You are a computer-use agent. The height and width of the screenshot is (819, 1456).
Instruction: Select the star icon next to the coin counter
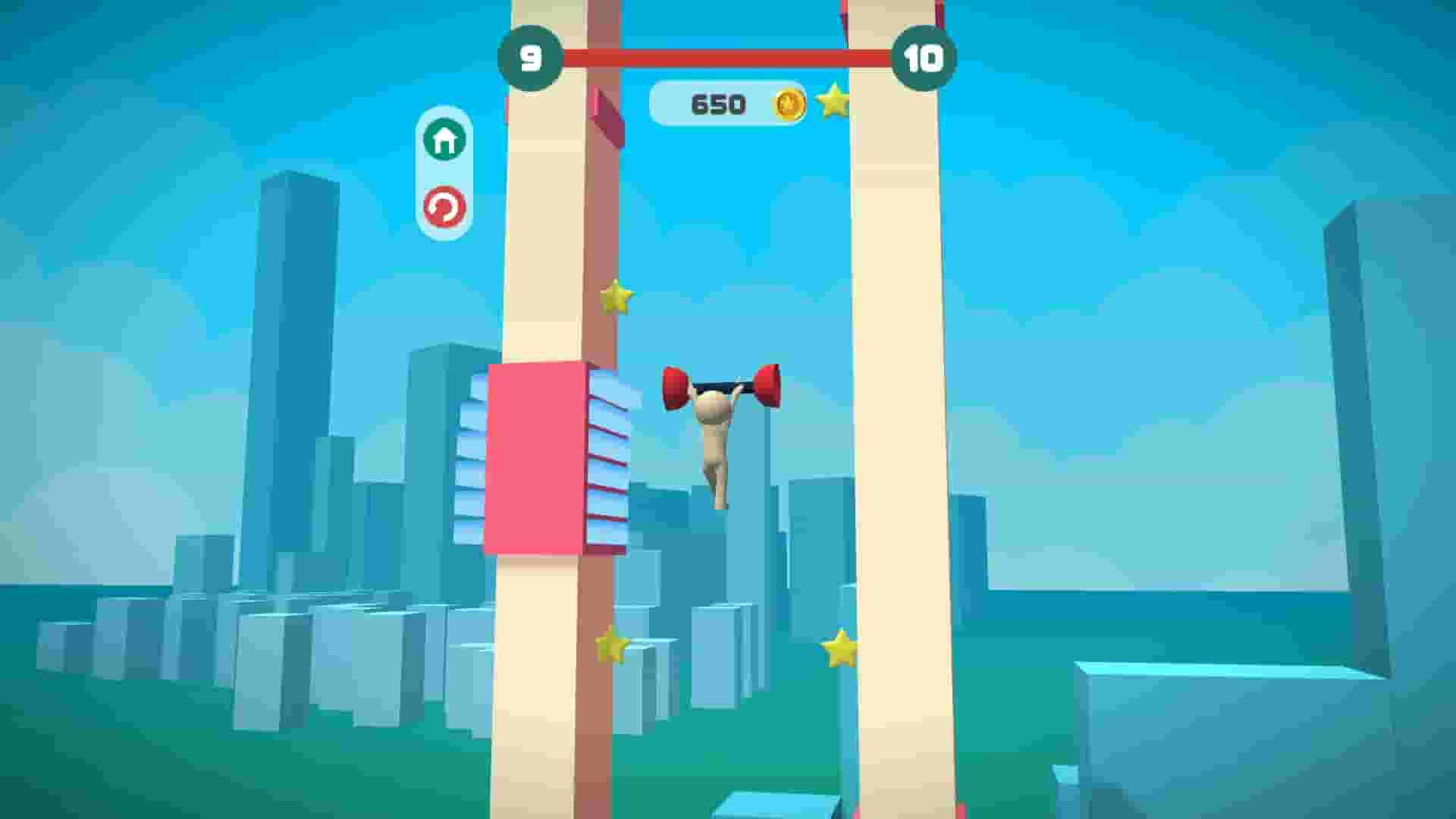coord(833,99)
